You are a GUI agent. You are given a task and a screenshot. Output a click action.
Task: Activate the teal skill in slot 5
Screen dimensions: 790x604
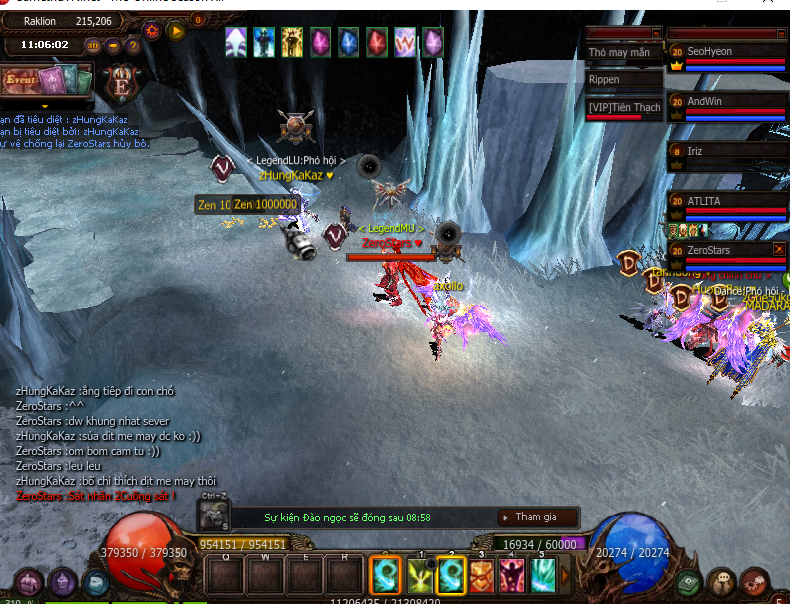[x=543, y=576]
